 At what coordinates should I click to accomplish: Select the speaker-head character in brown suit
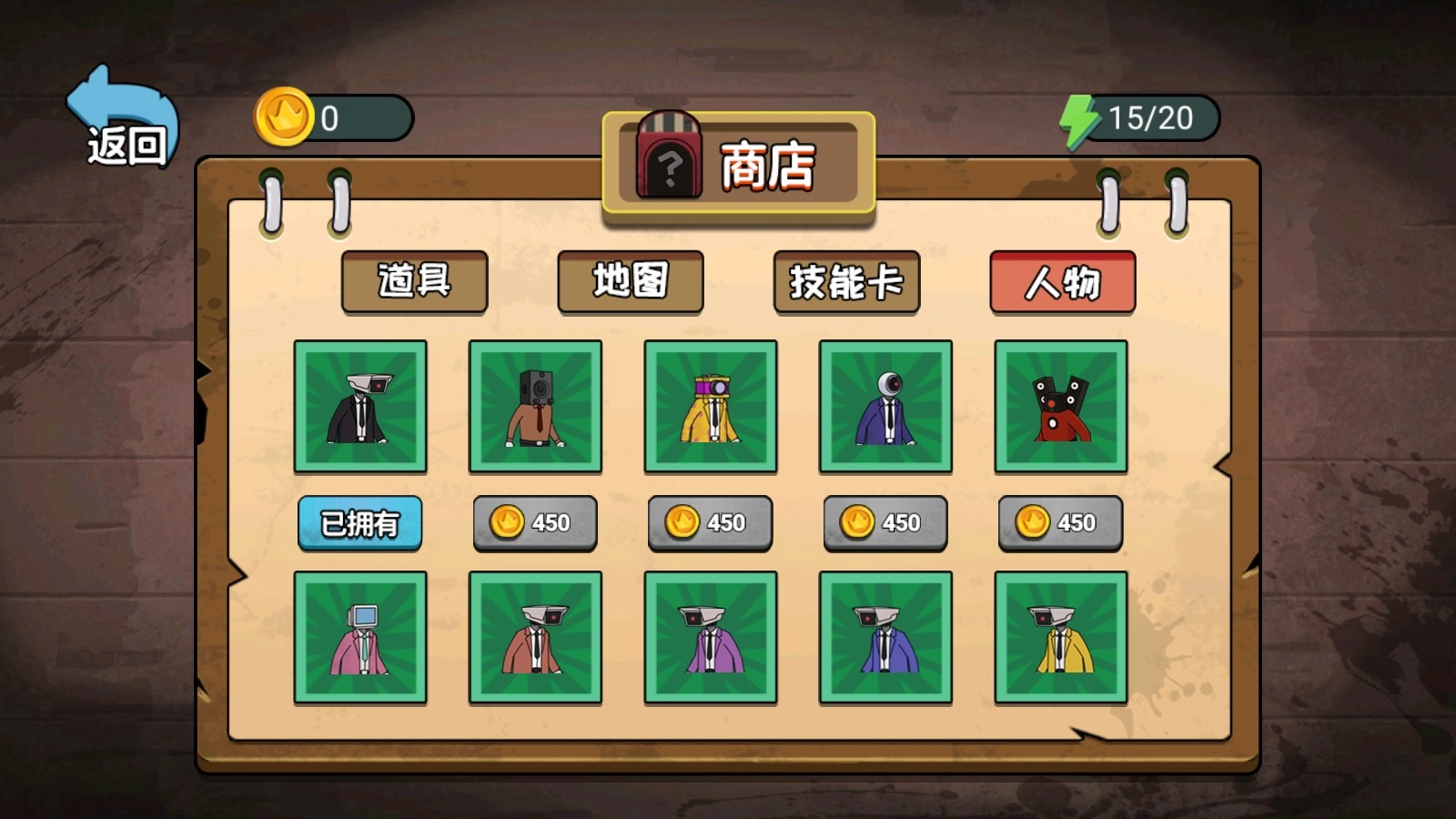(x=534, y=406)
